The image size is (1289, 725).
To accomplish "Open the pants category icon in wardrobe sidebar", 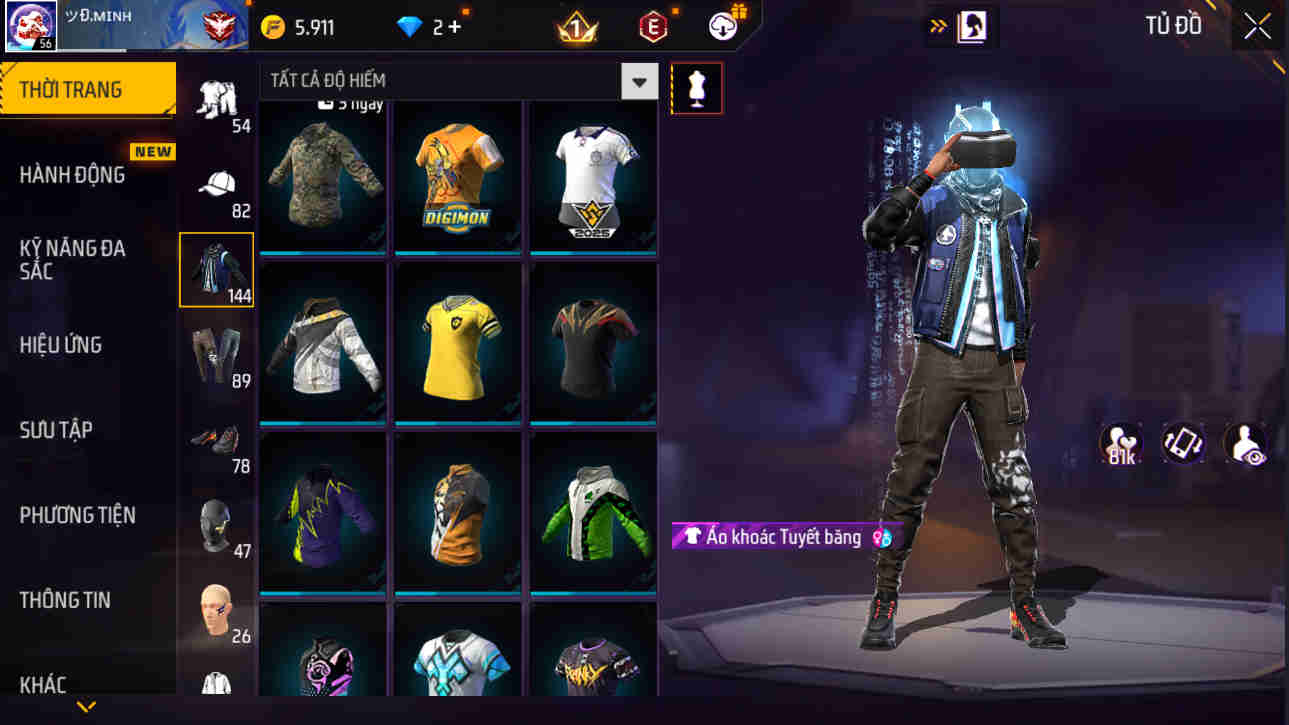I will click(x=216, y=353).
